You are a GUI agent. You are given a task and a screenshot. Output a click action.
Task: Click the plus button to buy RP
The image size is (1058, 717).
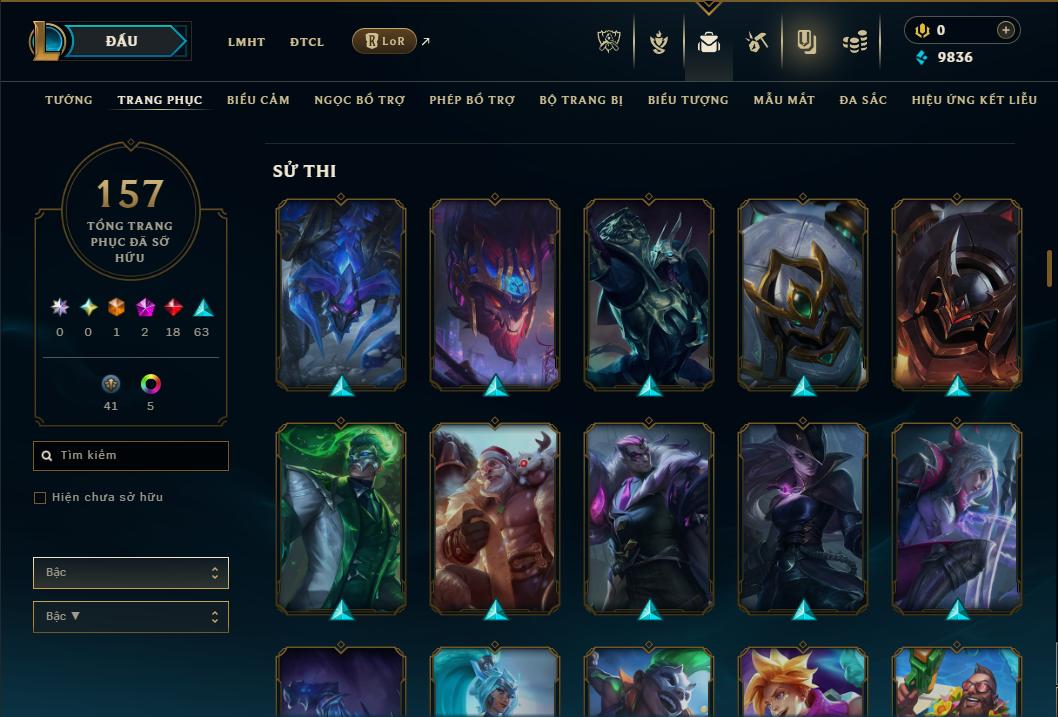point(1006,30)
